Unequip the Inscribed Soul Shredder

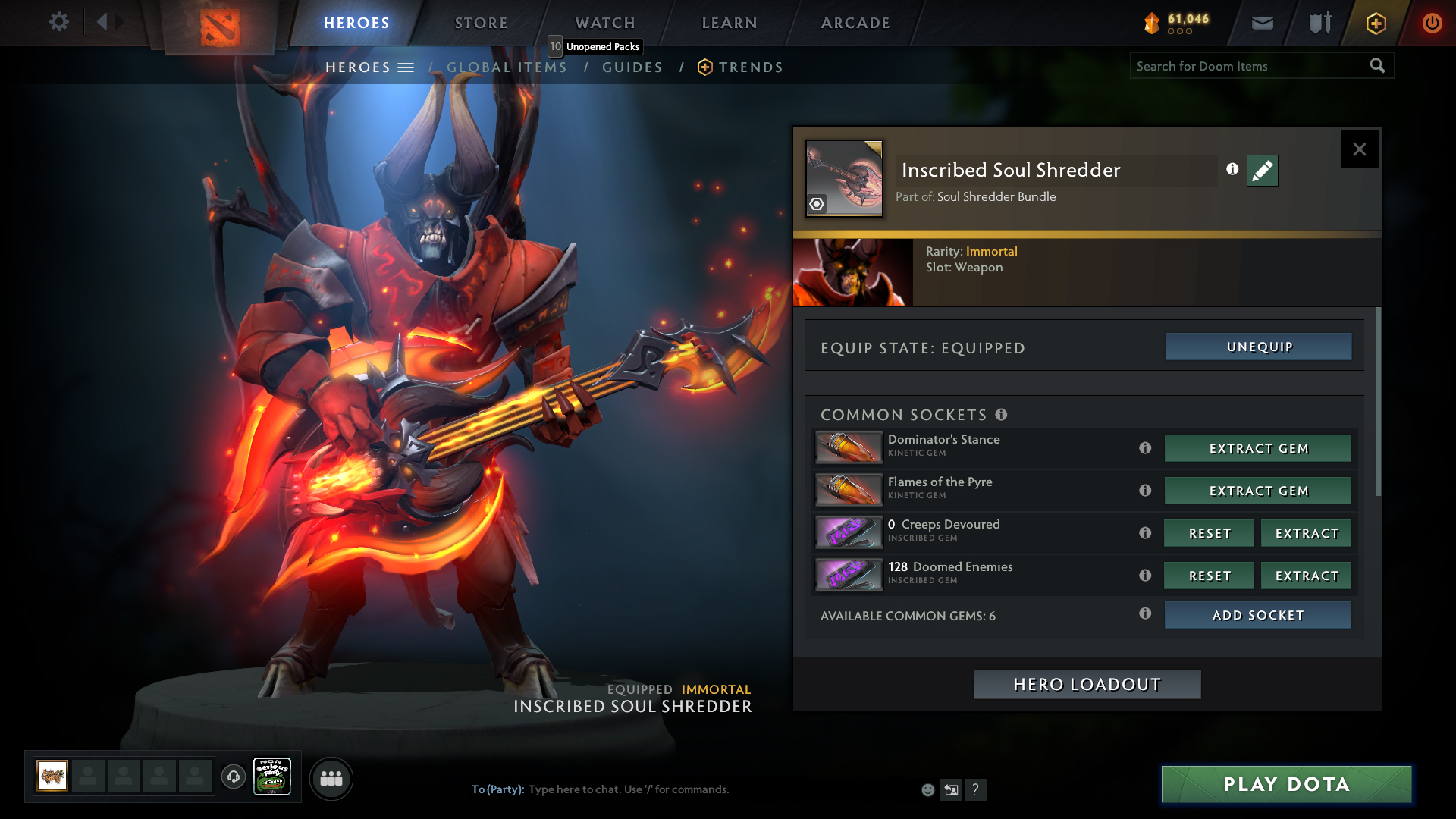(x=1258, y=347)
